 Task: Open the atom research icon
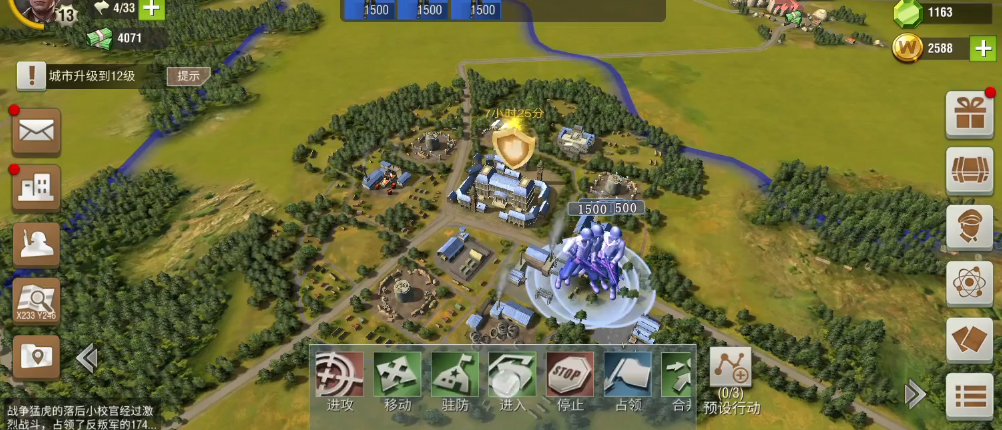[x=969, y=284]
